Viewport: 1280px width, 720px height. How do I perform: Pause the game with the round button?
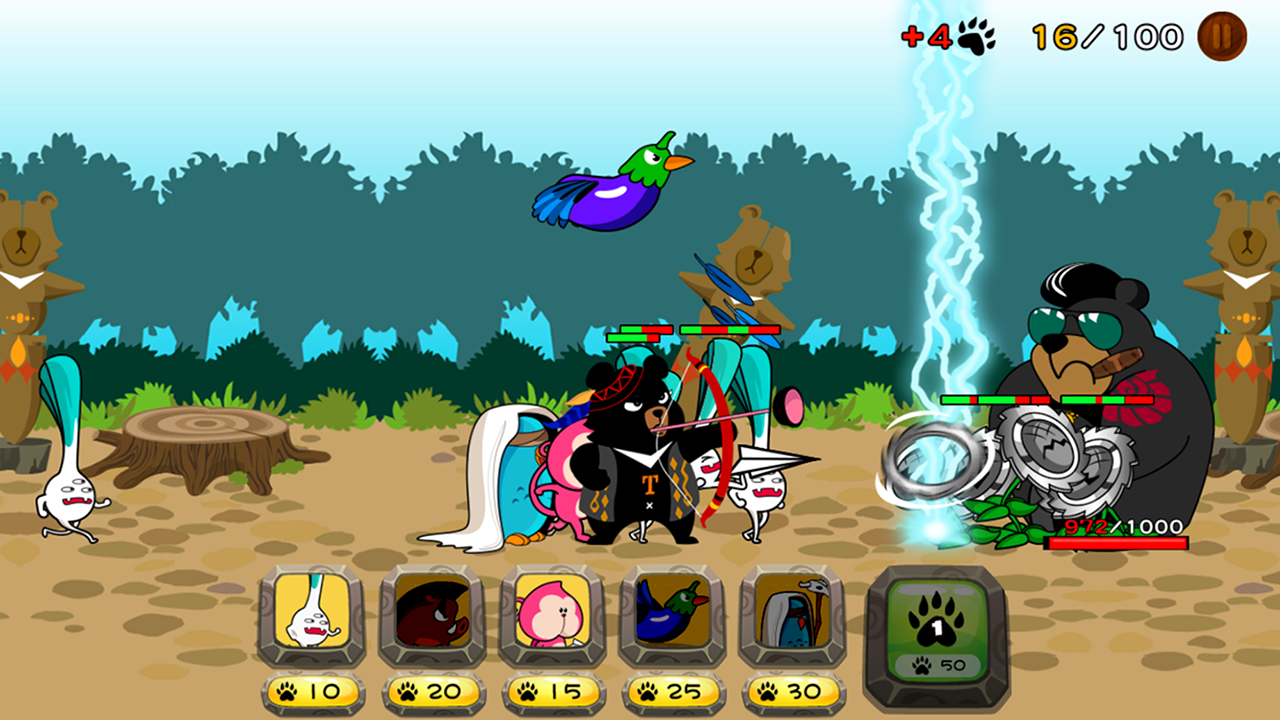[1222, 37]
